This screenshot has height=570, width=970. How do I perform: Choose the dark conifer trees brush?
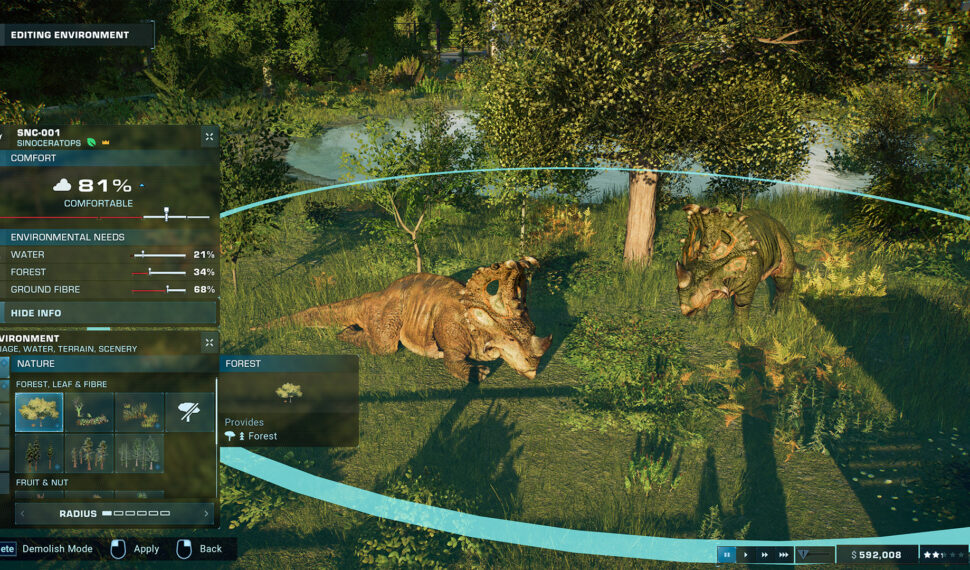(39, 453)
